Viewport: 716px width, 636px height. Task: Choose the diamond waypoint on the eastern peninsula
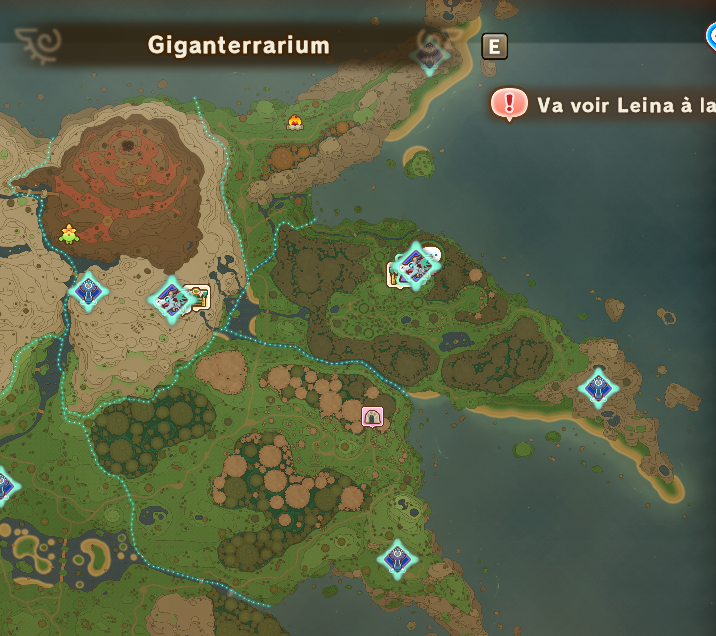[x=599, y=388]
